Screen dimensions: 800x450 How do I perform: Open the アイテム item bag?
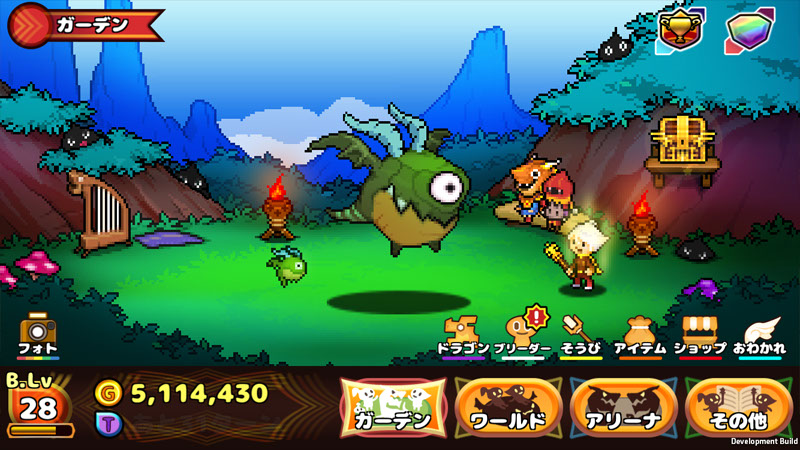click(639, 334)
